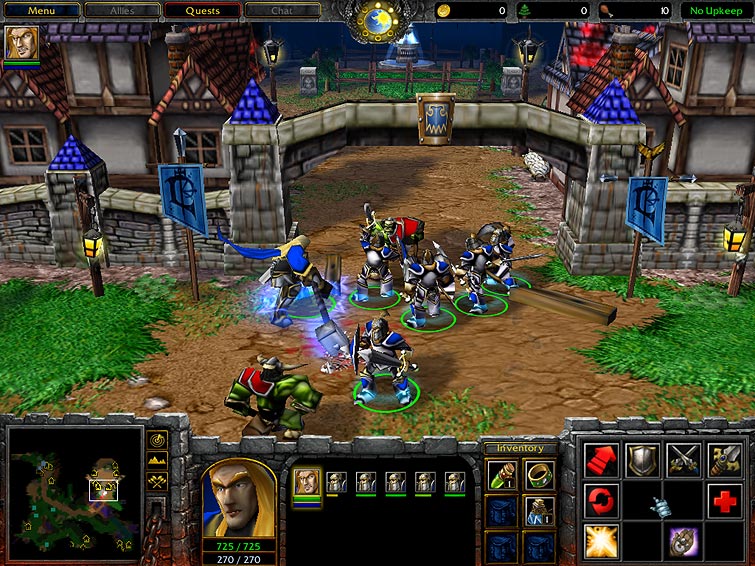Click the purple gauntlet aura ability icon
The width and height of the screenshot is (755, 566).
(683, 541)
